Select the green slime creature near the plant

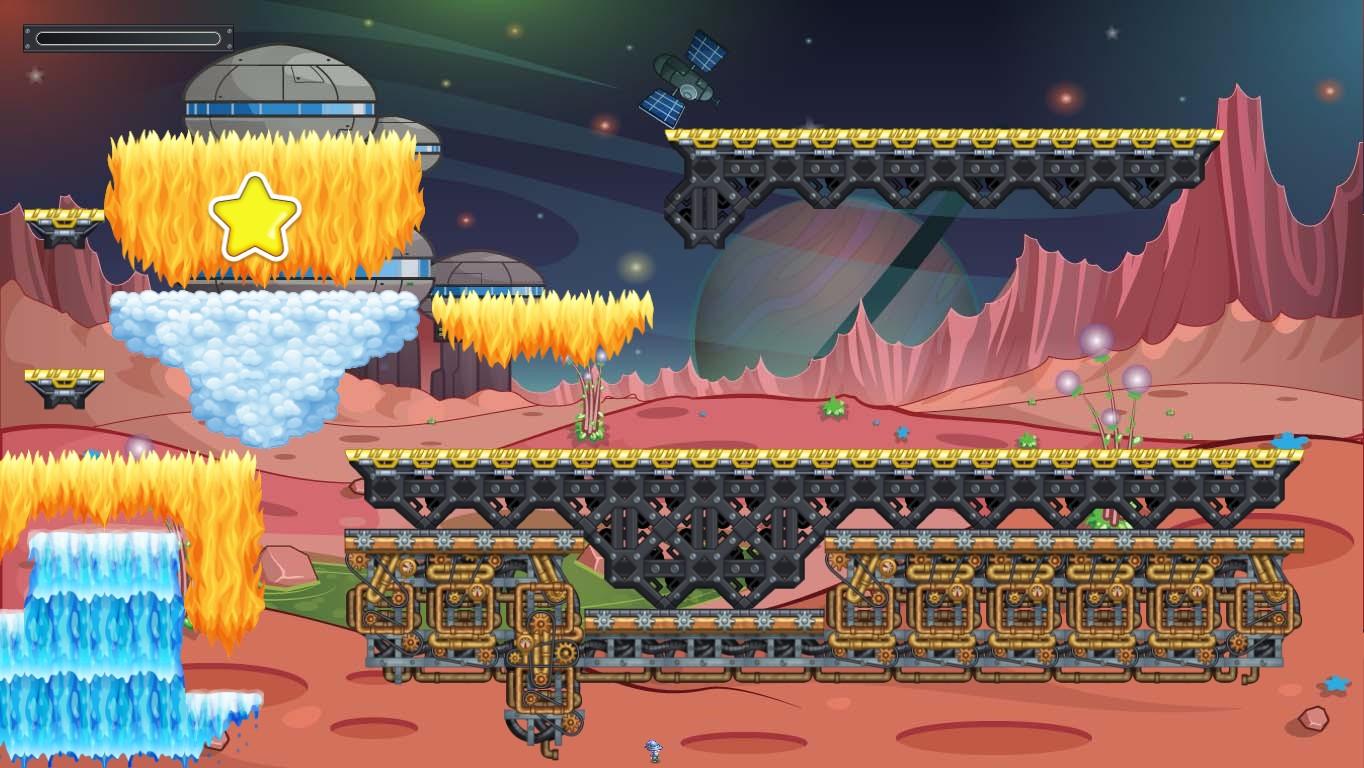pos(833,409)
